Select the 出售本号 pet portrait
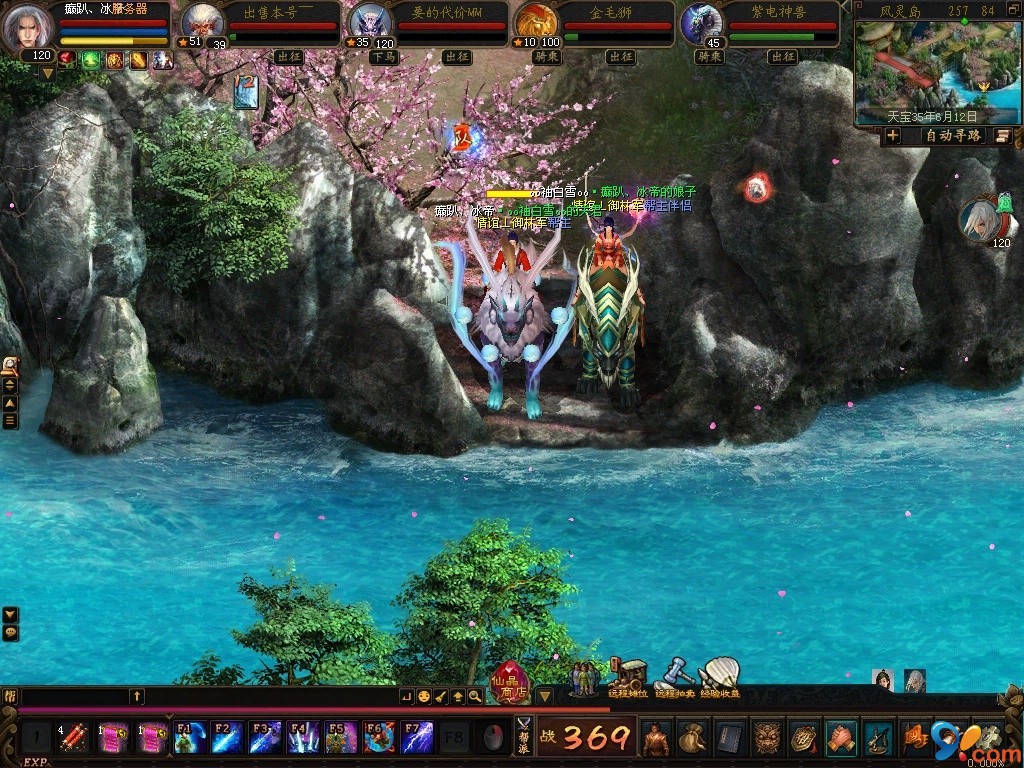The width and height of the screenshot is (1024, 768). 201,22
